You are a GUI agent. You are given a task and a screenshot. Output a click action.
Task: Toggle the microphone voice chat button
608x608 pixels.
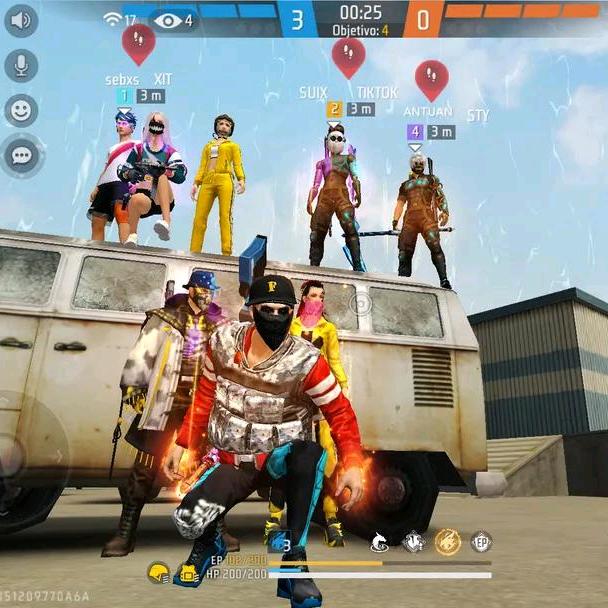coord(21,66)
